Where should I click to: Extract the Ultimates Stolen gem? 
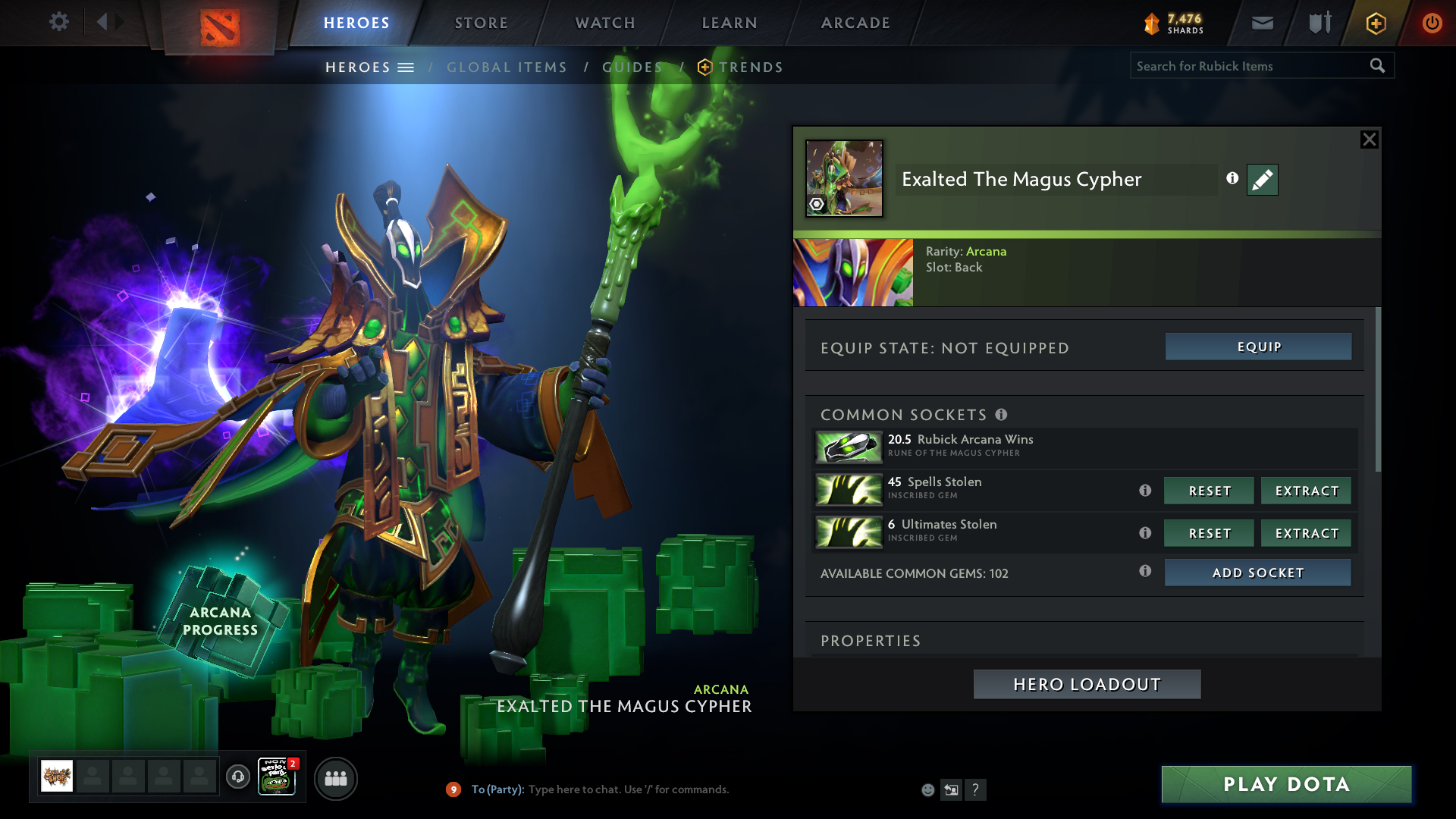click(1306, 533)
